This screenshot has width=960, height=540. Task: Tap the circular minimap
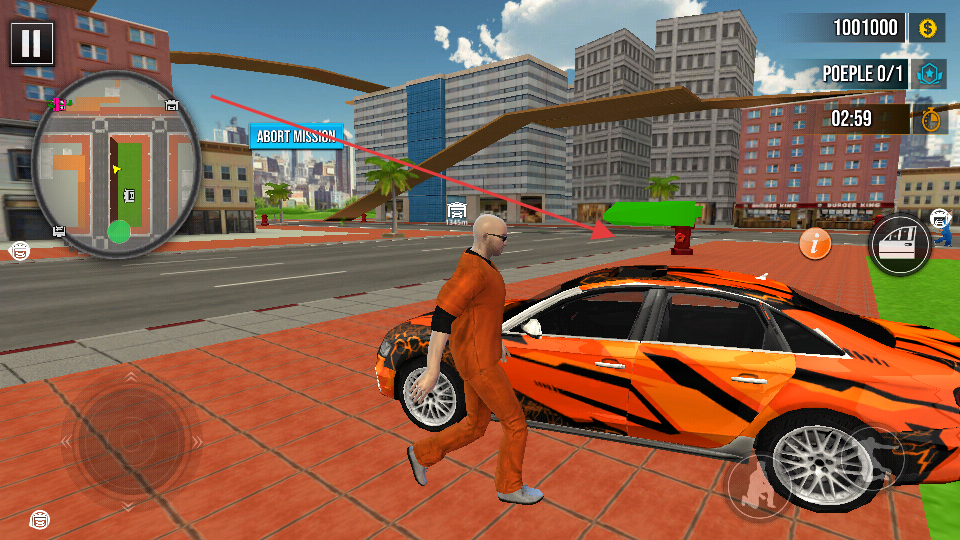(116, 163)
